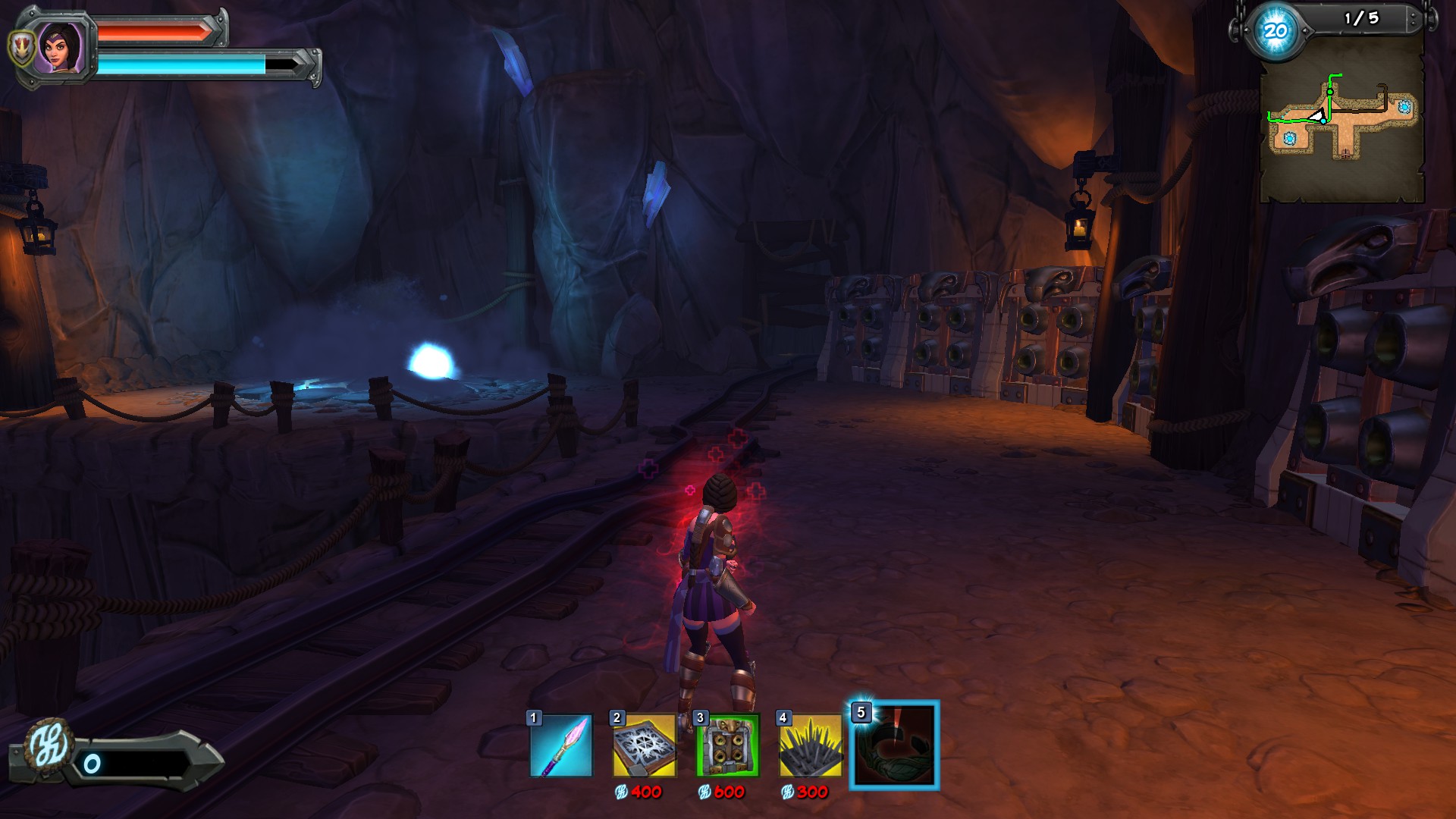Activate the trinket in slot 5

[895, 745]
